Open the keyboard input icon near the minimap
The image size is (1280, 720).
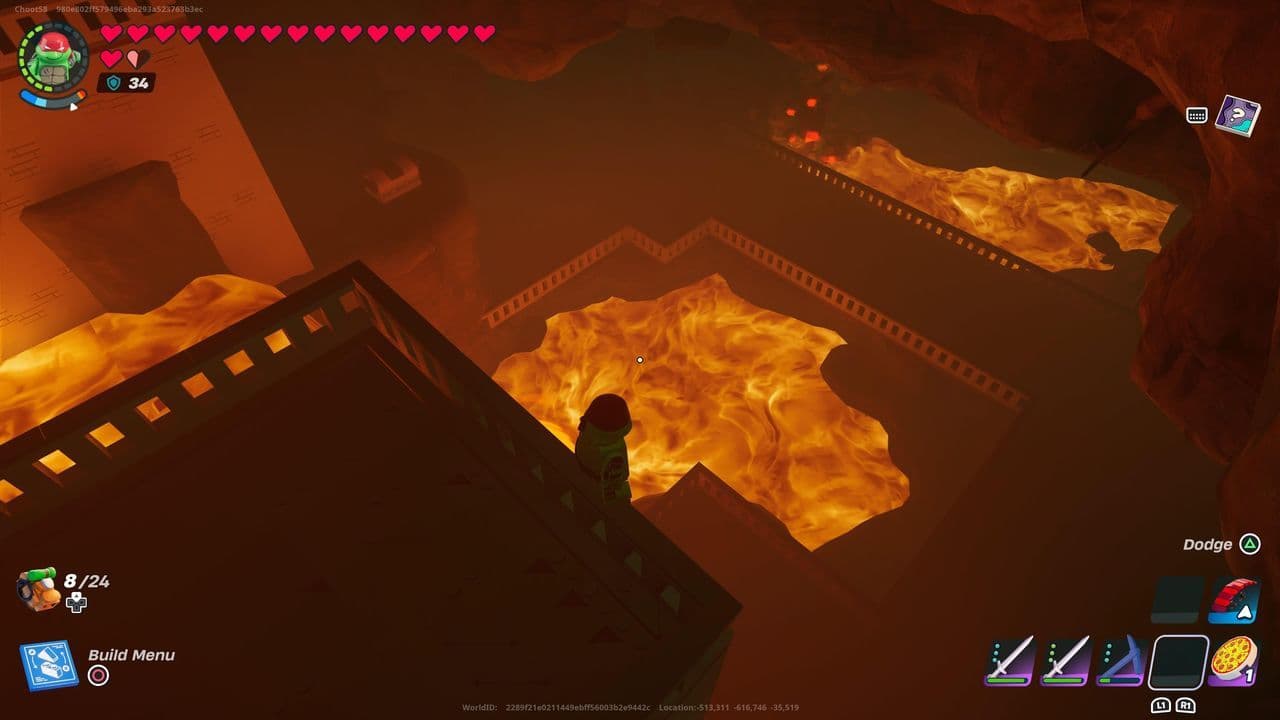point(1196,114)
